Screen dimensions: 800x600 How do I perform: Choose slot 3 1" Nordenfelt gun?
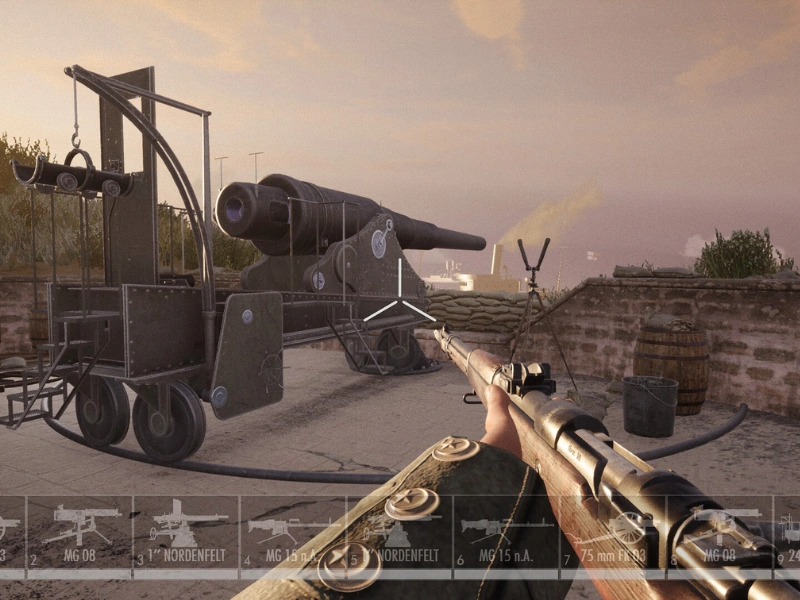(187, 532)
